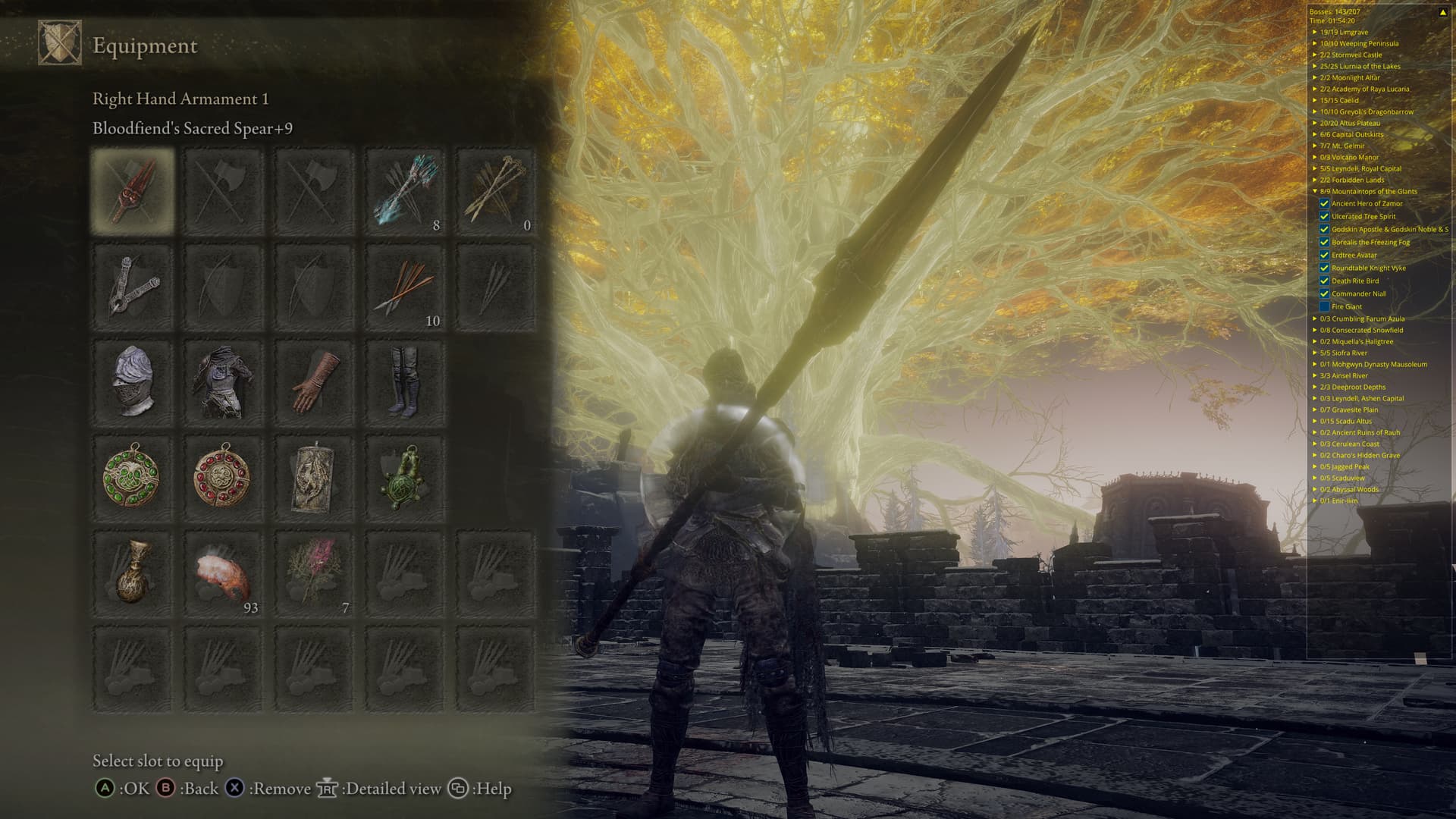
Task: Choose the dragon-crest shield talisman slot
Action: point(314,478)
